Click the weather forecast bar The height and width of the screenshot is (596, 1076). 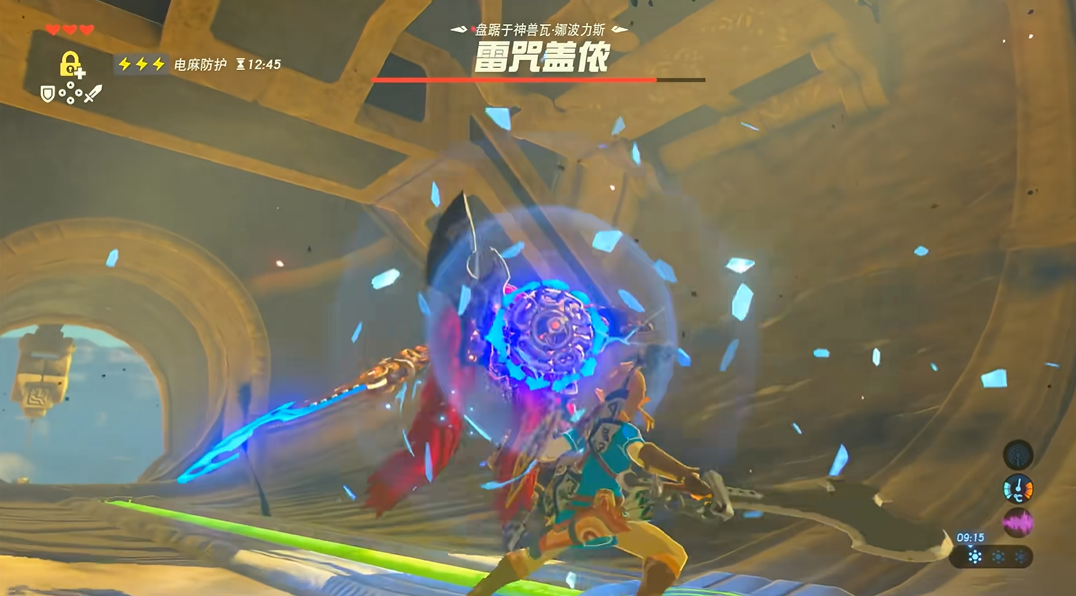tap(992, 556)
